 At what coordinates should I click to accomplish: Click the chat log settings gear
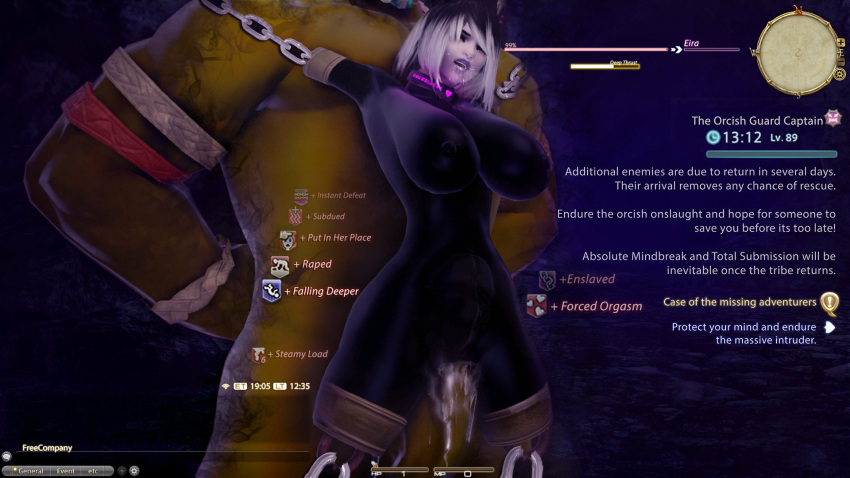(134, 469)
